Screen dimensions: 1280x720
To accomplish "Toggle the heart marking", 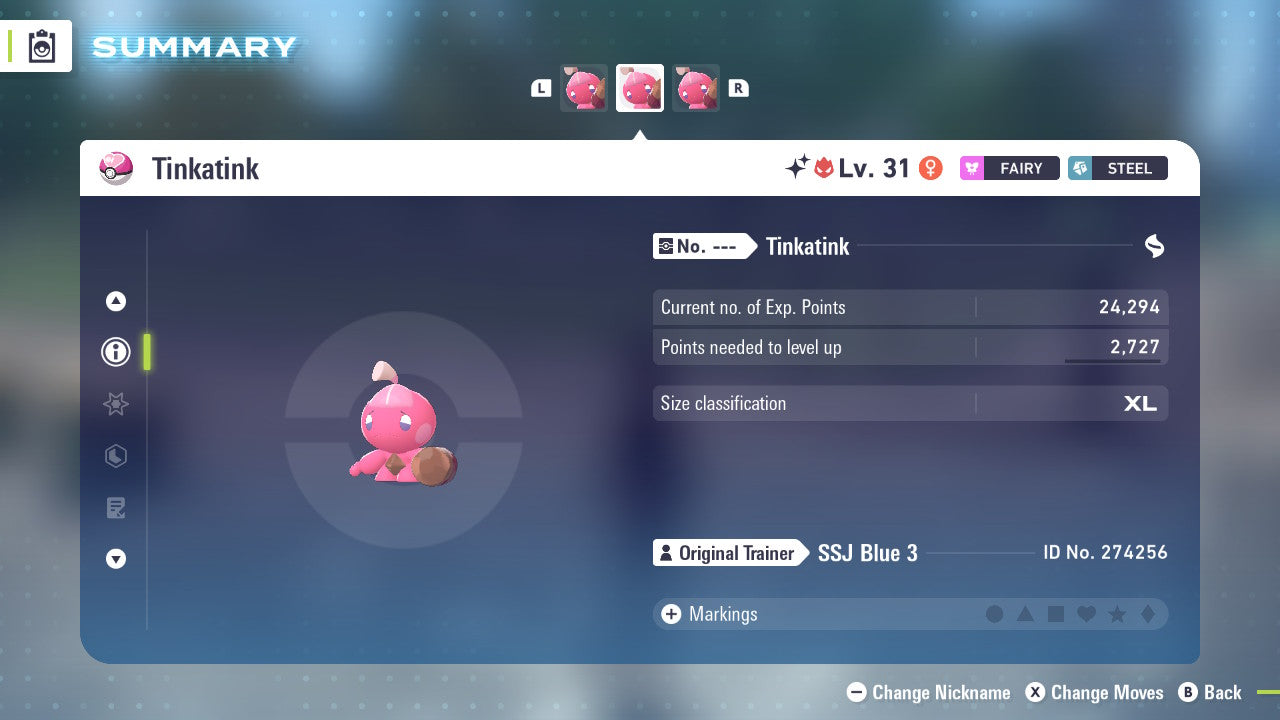I will click(1086, 614).
